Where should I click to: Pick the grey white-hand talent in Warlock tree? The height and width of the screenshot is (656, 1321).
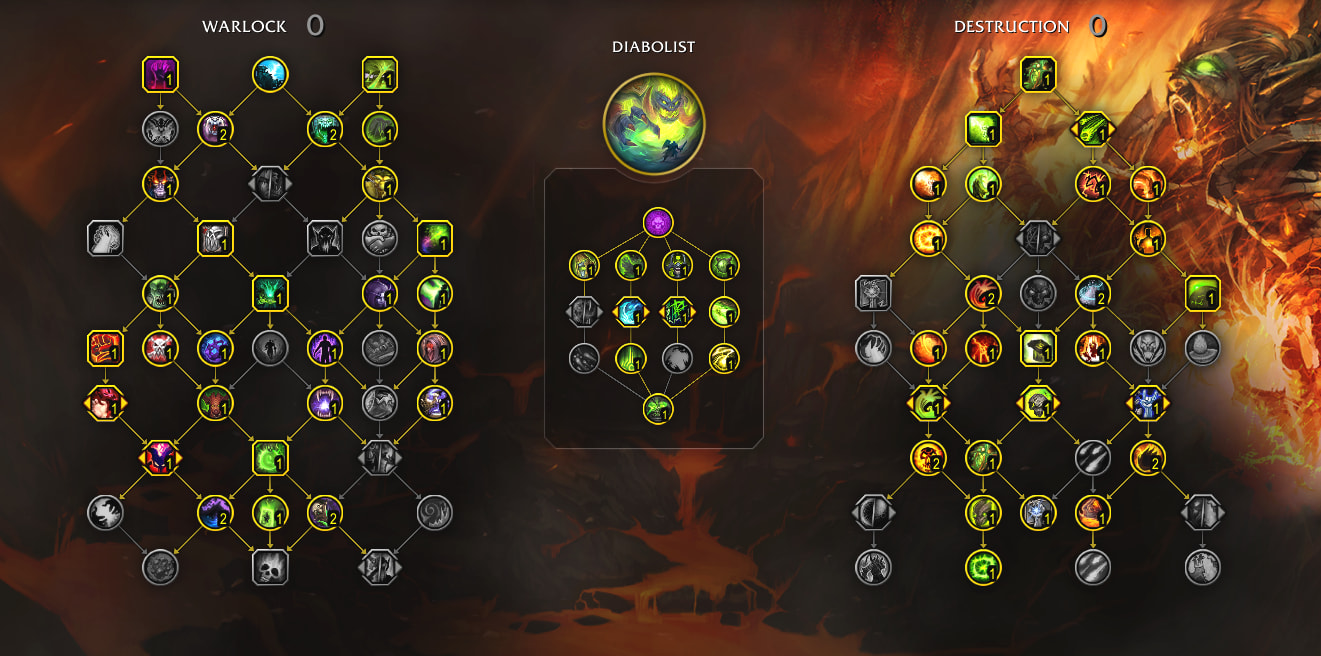(105, 238)
